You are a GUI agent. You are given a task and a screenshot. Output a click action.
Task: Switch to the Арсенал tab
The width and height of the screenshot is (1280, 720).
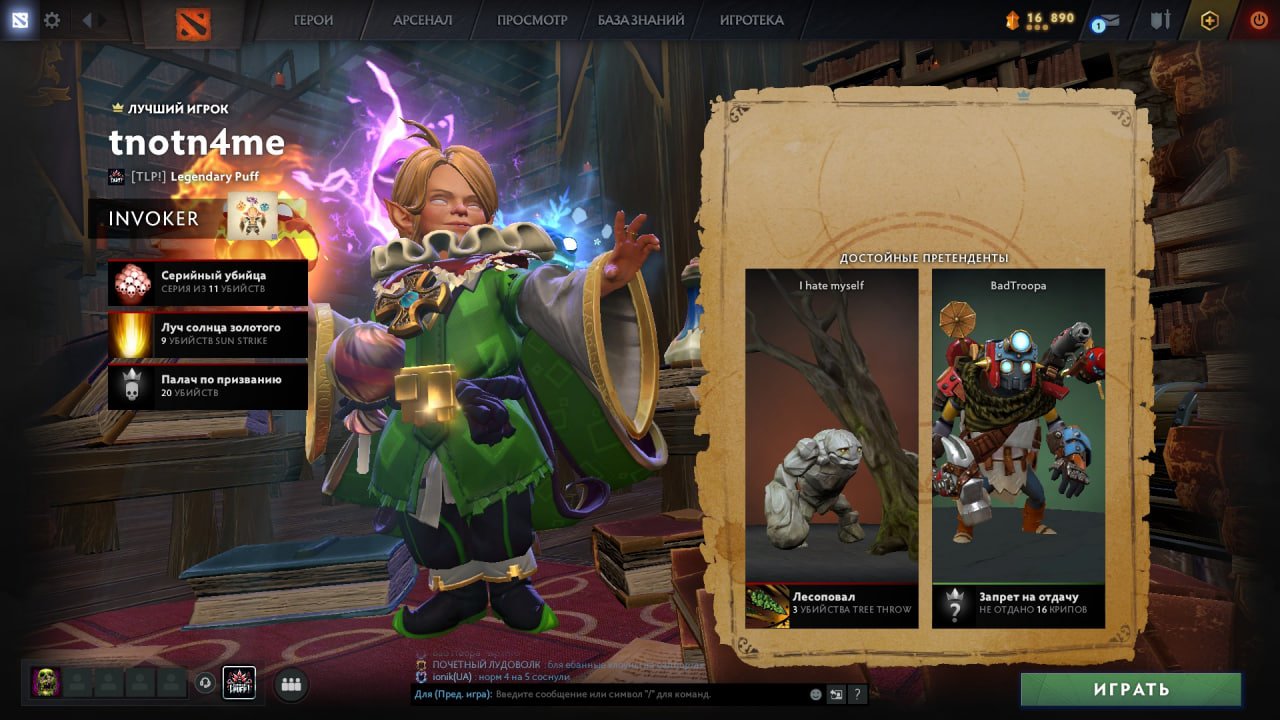[422, 20]
